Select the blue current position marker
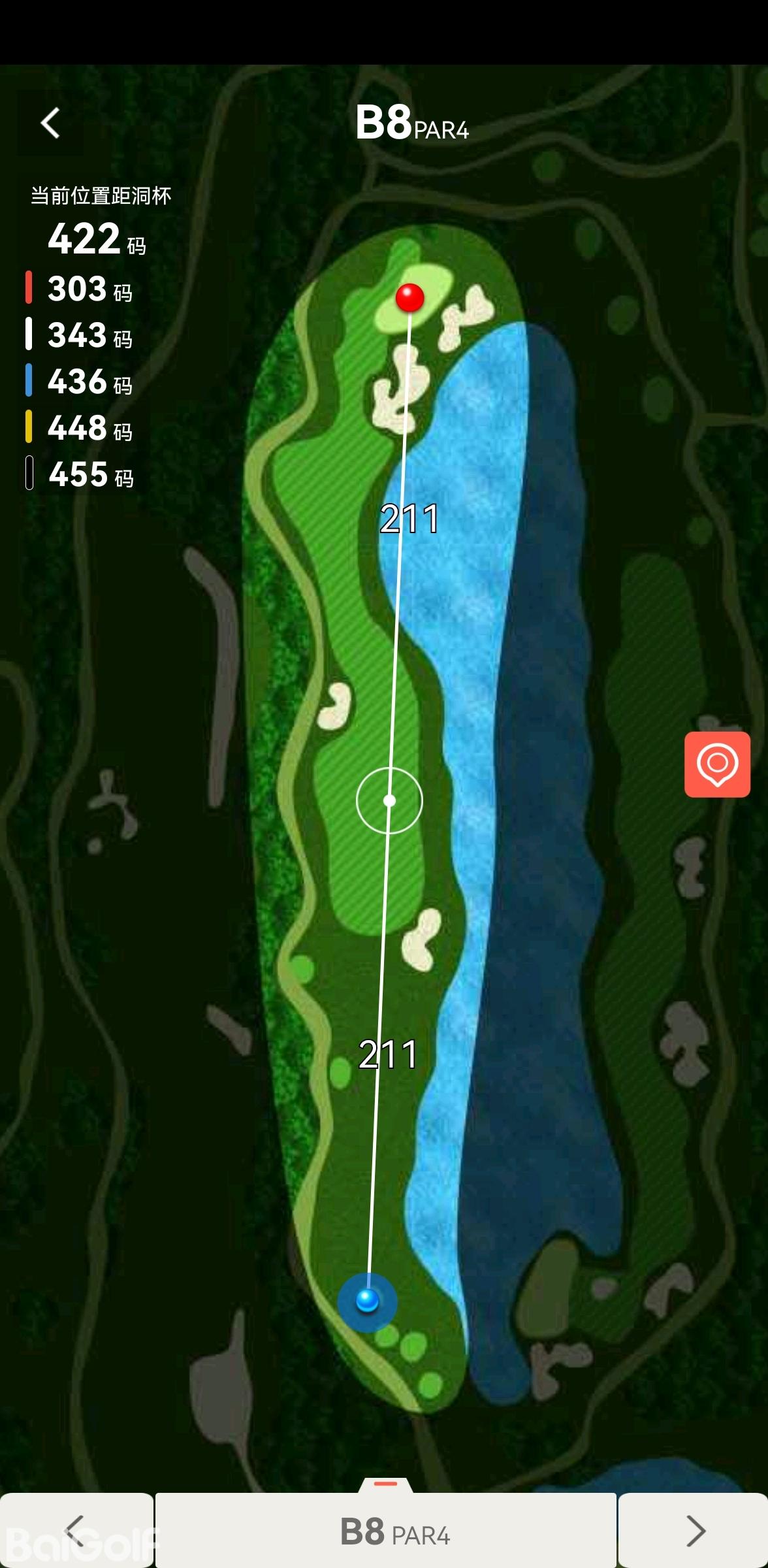768x1568 pixels. pyautogui.click(x=367, y=1300)
